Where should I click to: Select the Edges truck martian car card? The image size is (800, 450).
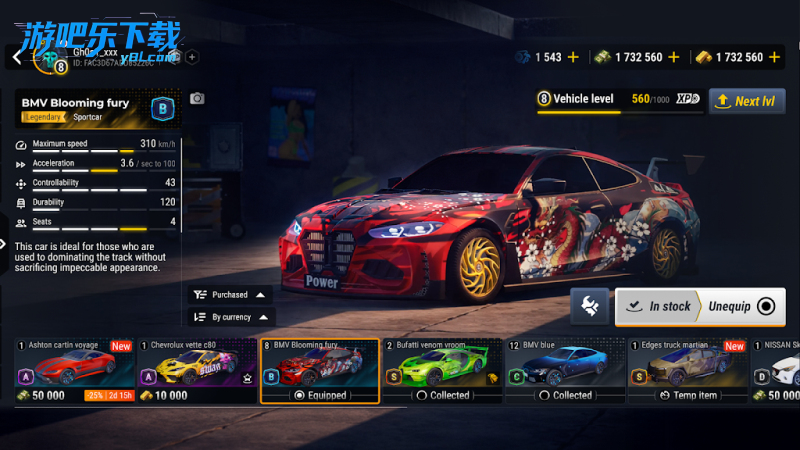point(688,370)
